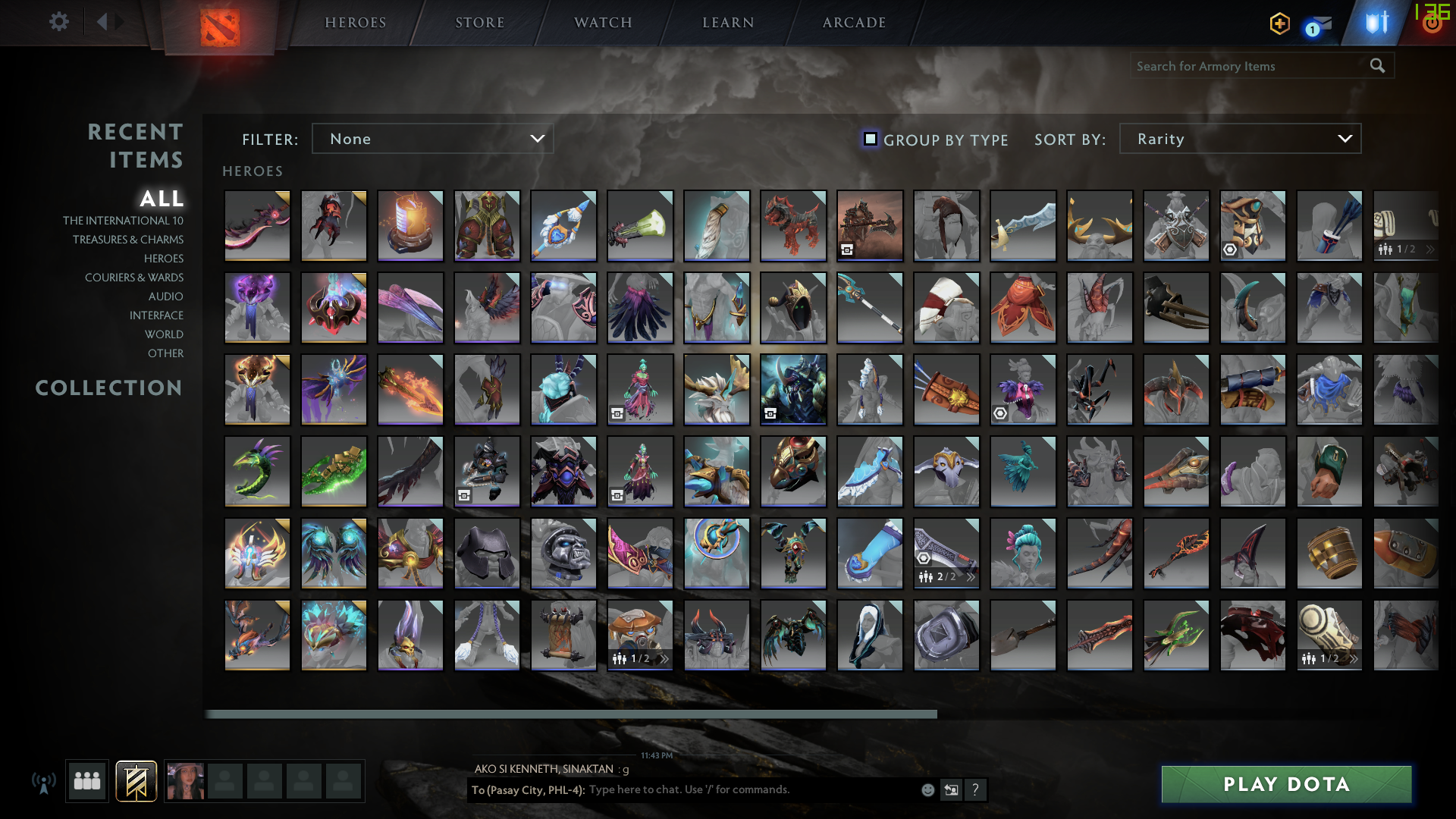Screen dimensions: 1456x819
Task: Toggle the settings gear at top left
Action: 58,22
